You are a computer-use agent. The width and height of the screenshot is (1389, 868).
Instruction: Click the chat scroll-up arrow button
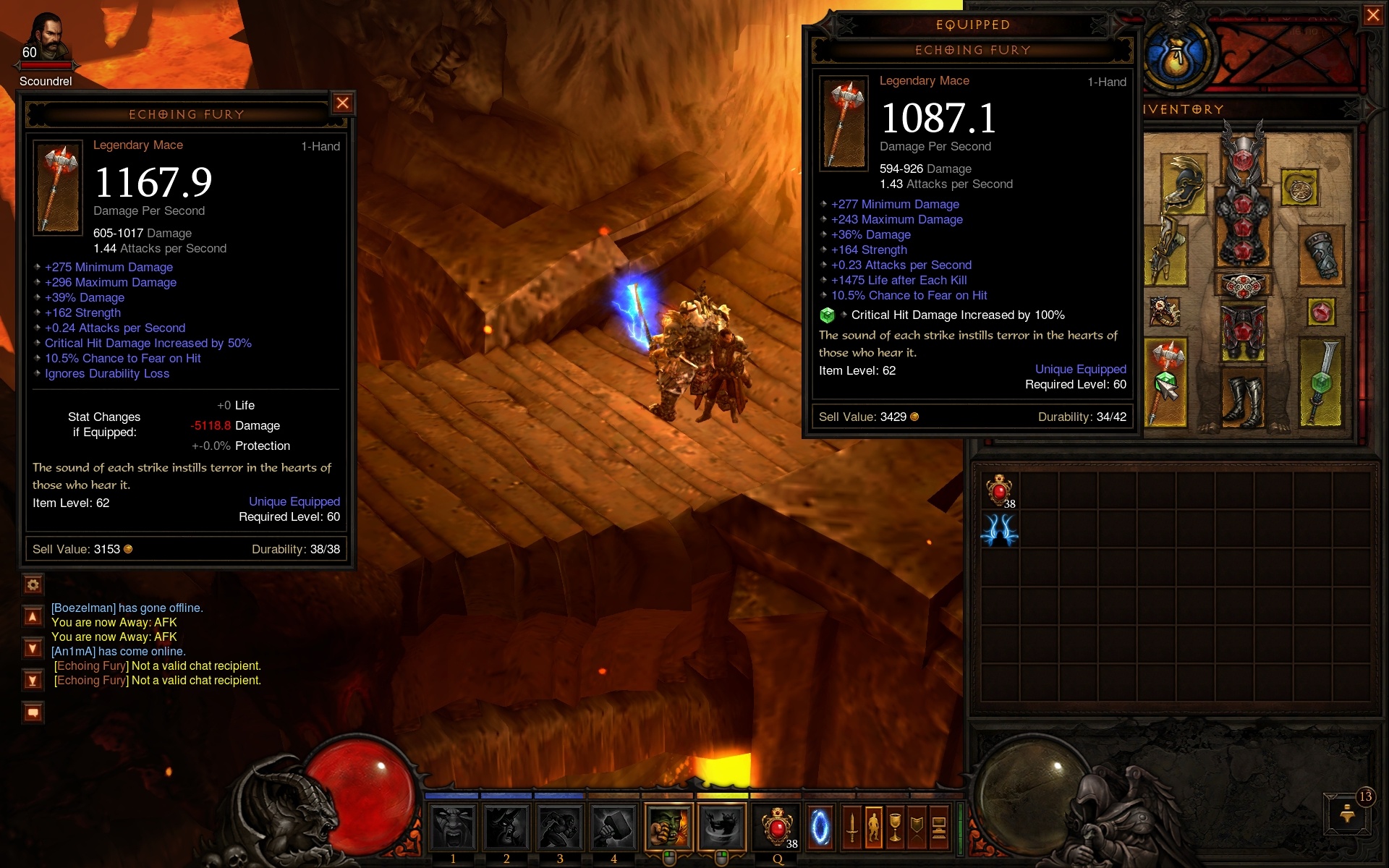pyautogui.click(x=33, y=616)
